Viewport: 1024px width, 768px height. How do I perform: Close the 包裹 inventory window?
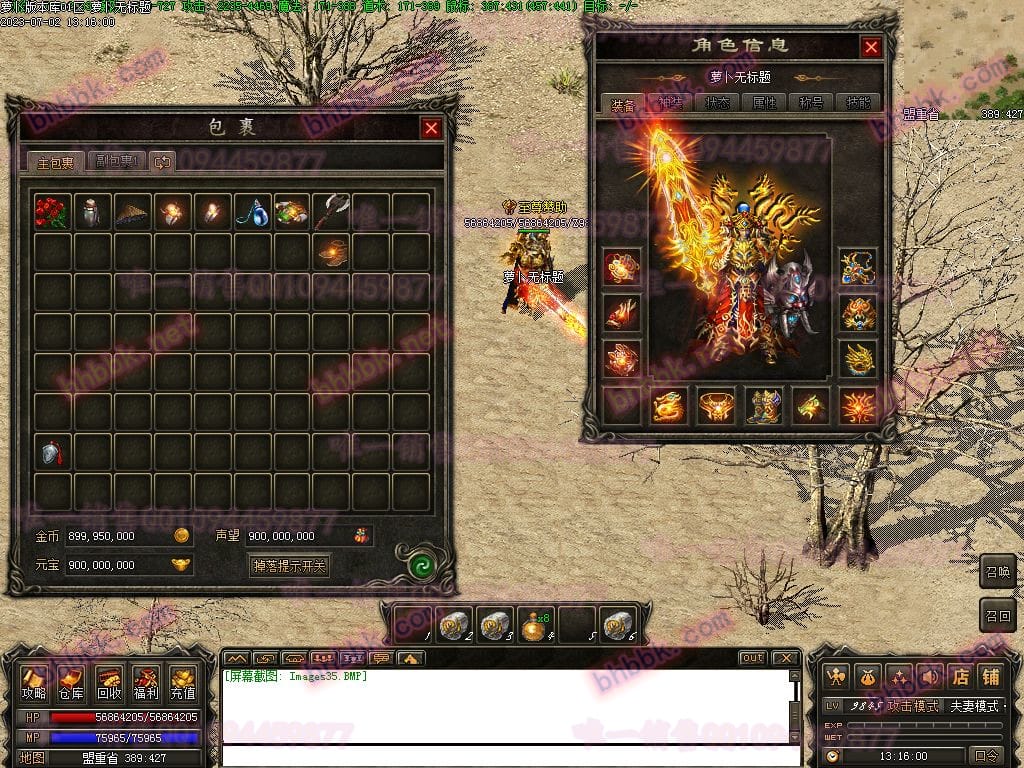pos(431,128)
